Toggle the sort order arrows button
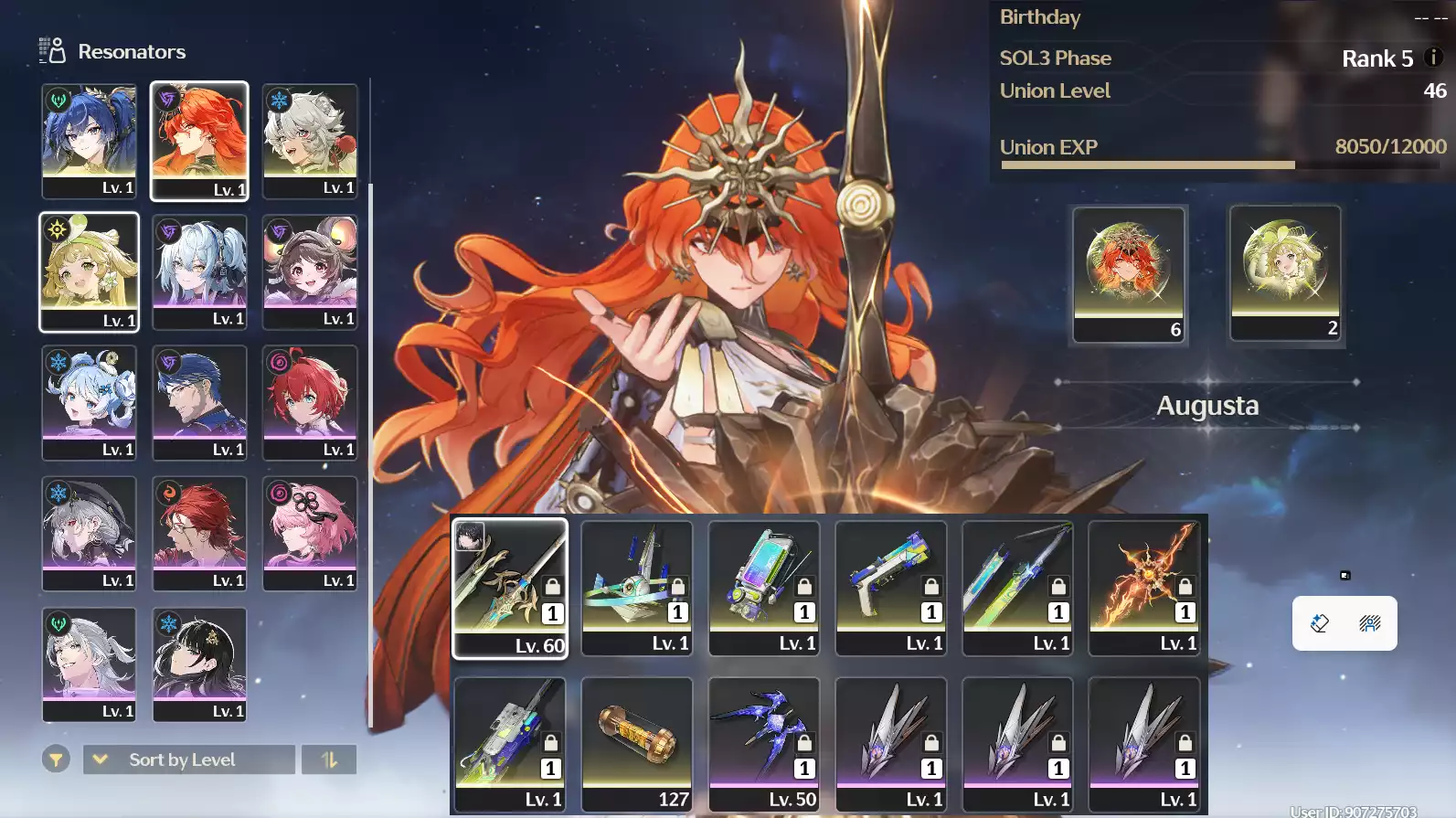The width and height of the screenshot is (1456, 818). point(329,760)
